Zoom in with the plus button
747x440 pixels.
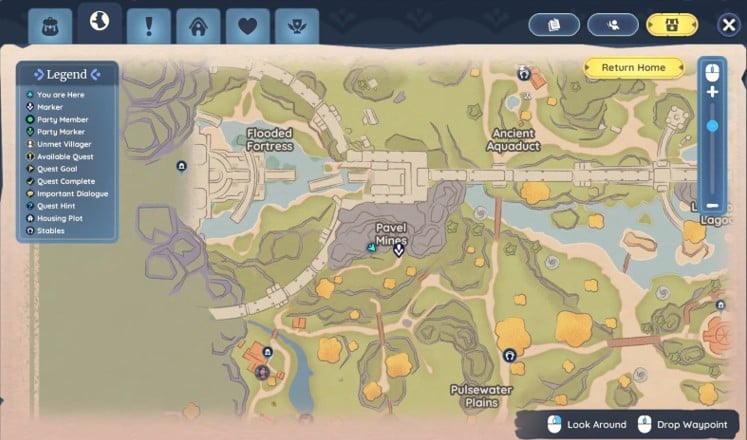712,92
